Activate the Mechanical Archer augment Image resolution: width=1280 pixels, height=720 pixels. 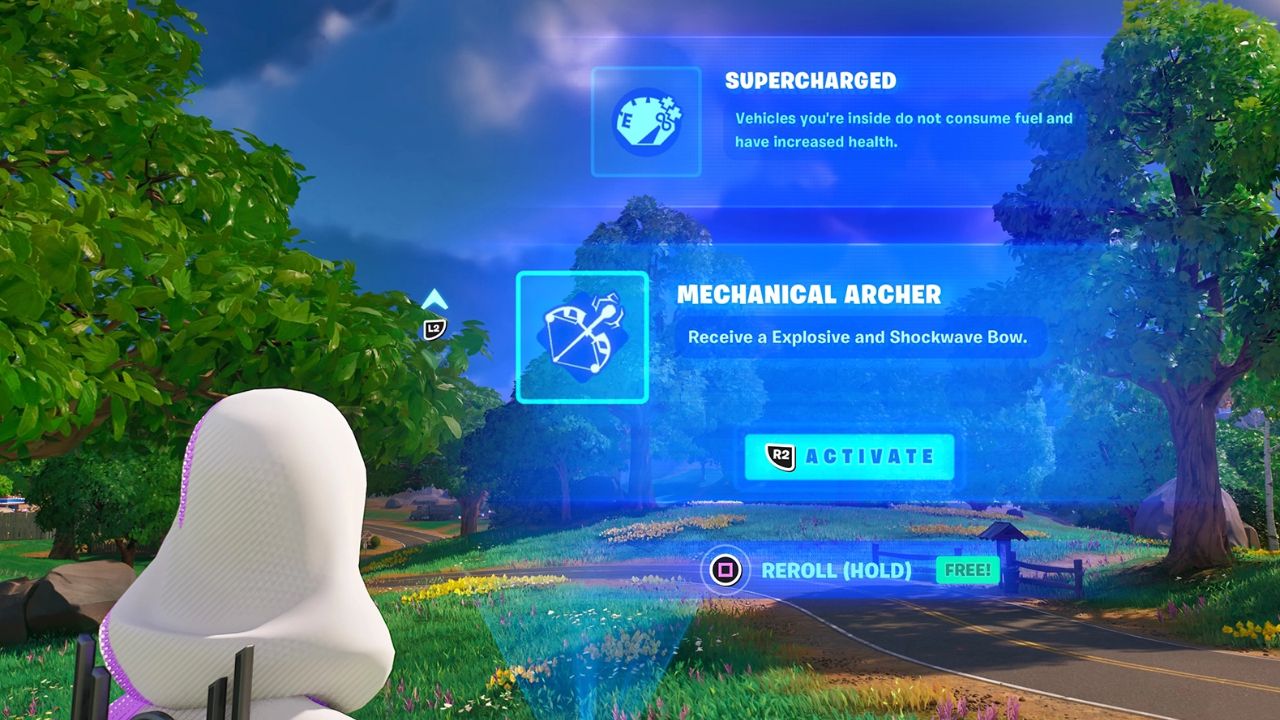848,456
